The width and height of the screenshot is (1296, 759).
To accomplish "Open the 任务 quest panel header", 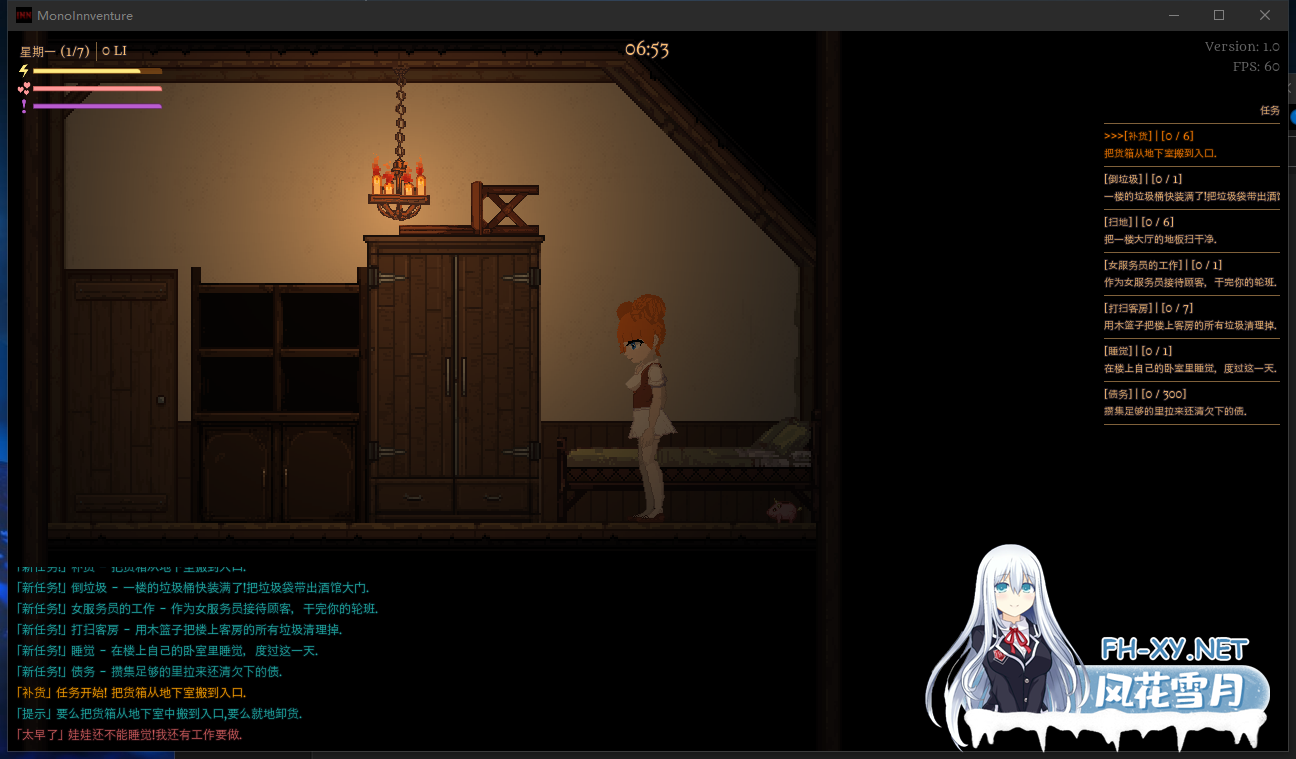I will click(1268, 111).
